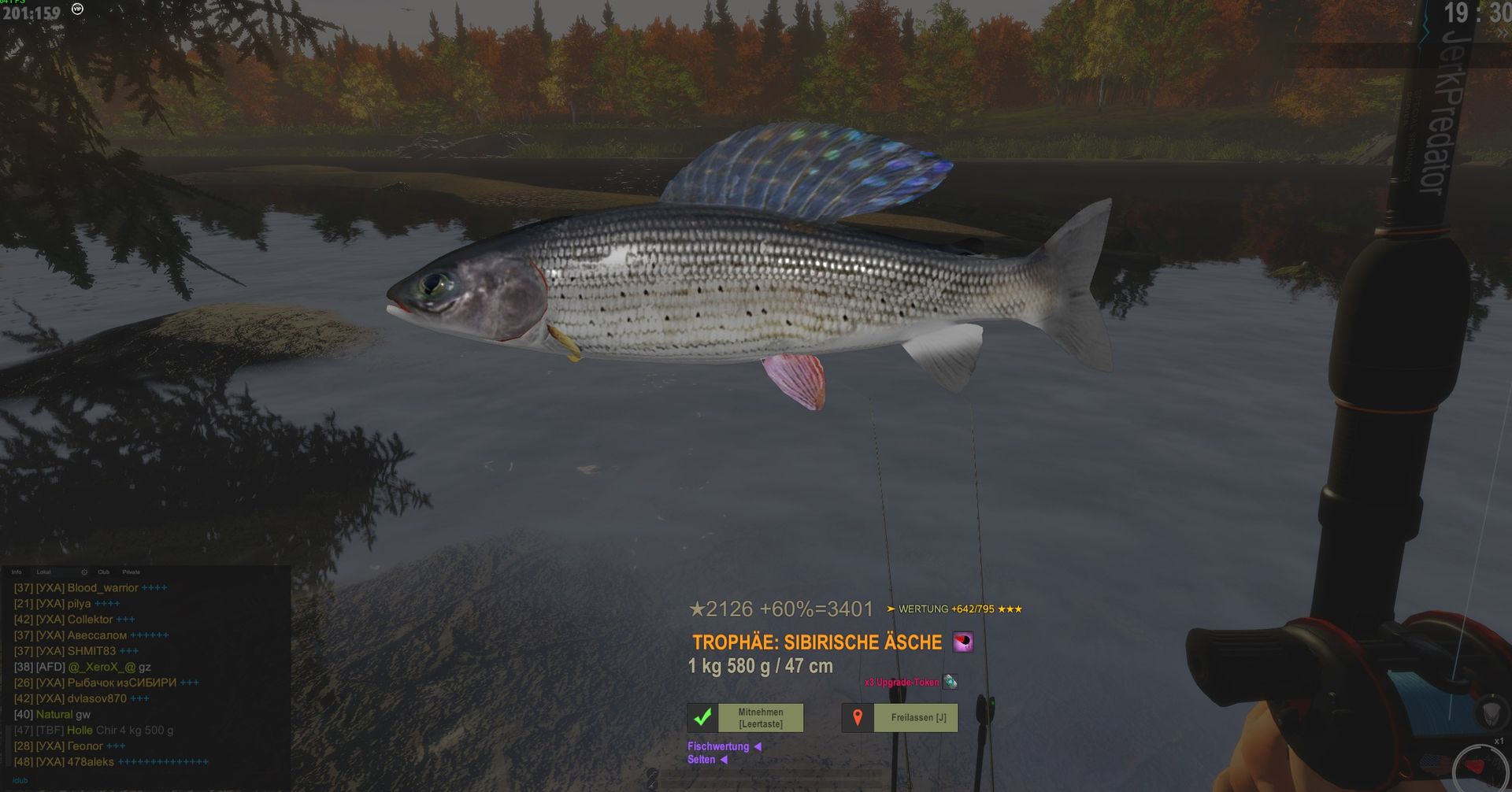Switch to the Info chat tab
Screen dimensions: 1512x792
point(17,572)
